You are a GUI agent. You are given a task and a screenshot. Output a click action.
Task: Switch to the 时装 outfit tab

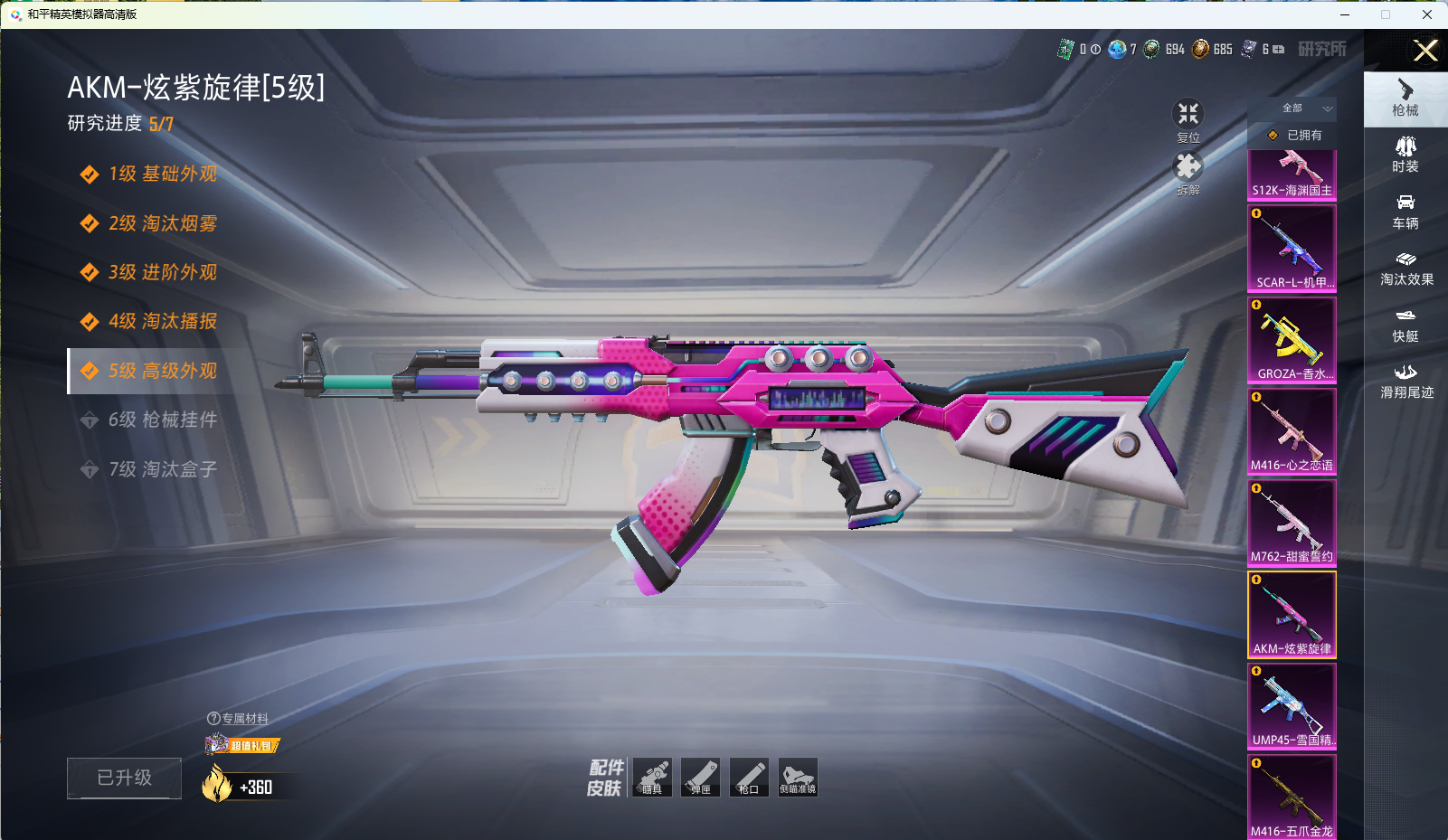(1405, 155)
